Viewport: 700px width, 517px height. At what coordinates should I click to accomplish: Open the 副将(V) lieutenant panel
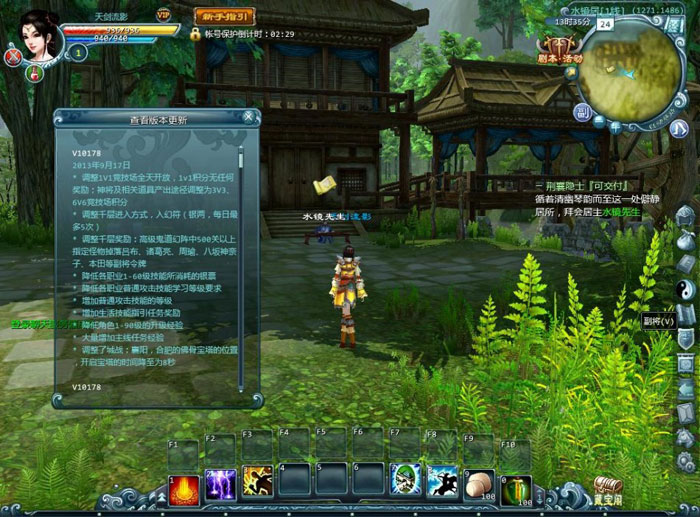[660, 321]
